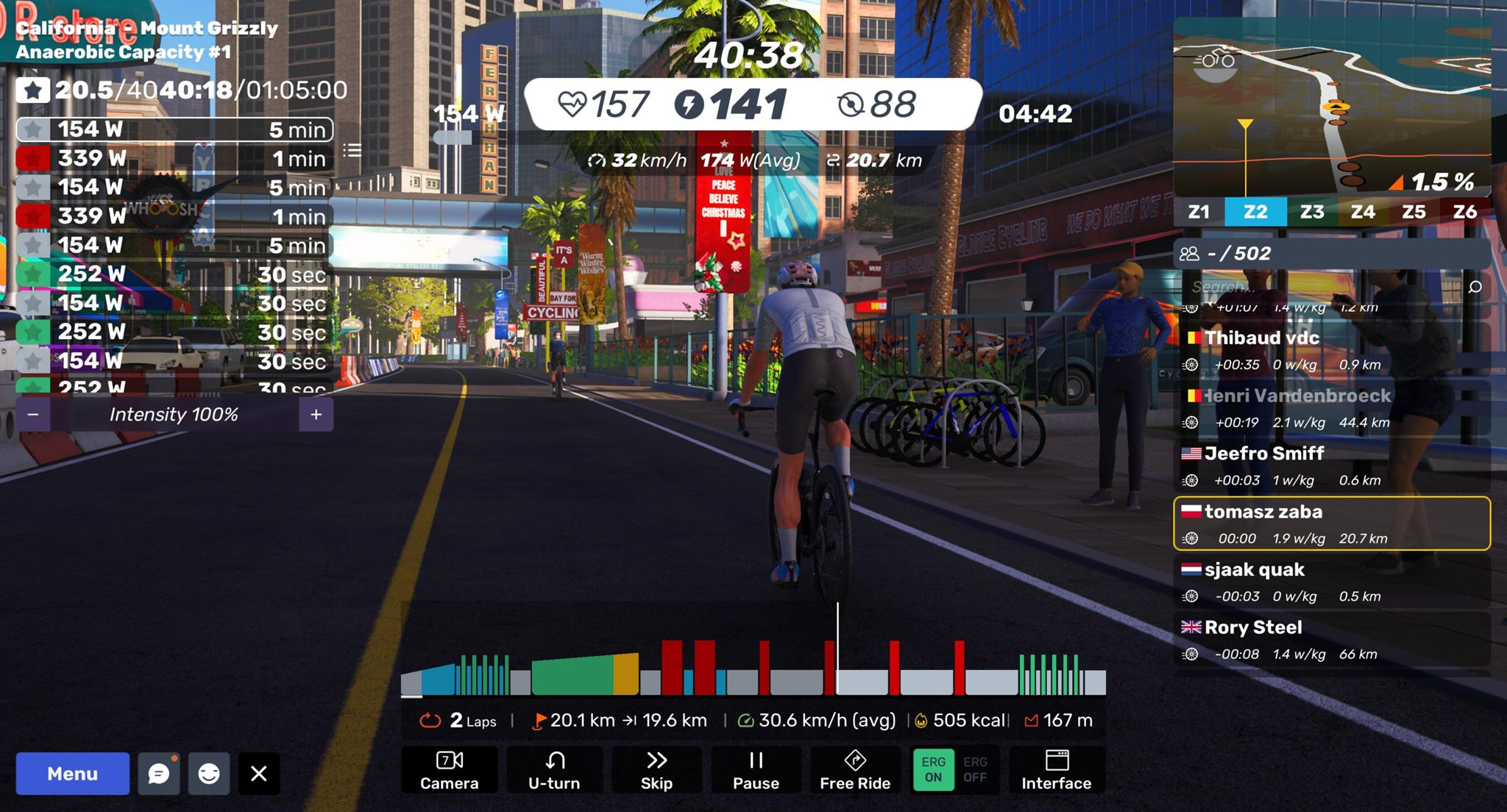Viewport: 1507px width, 812px height.
Task: Make a U-turn
Action: click(x=554, y=769)
